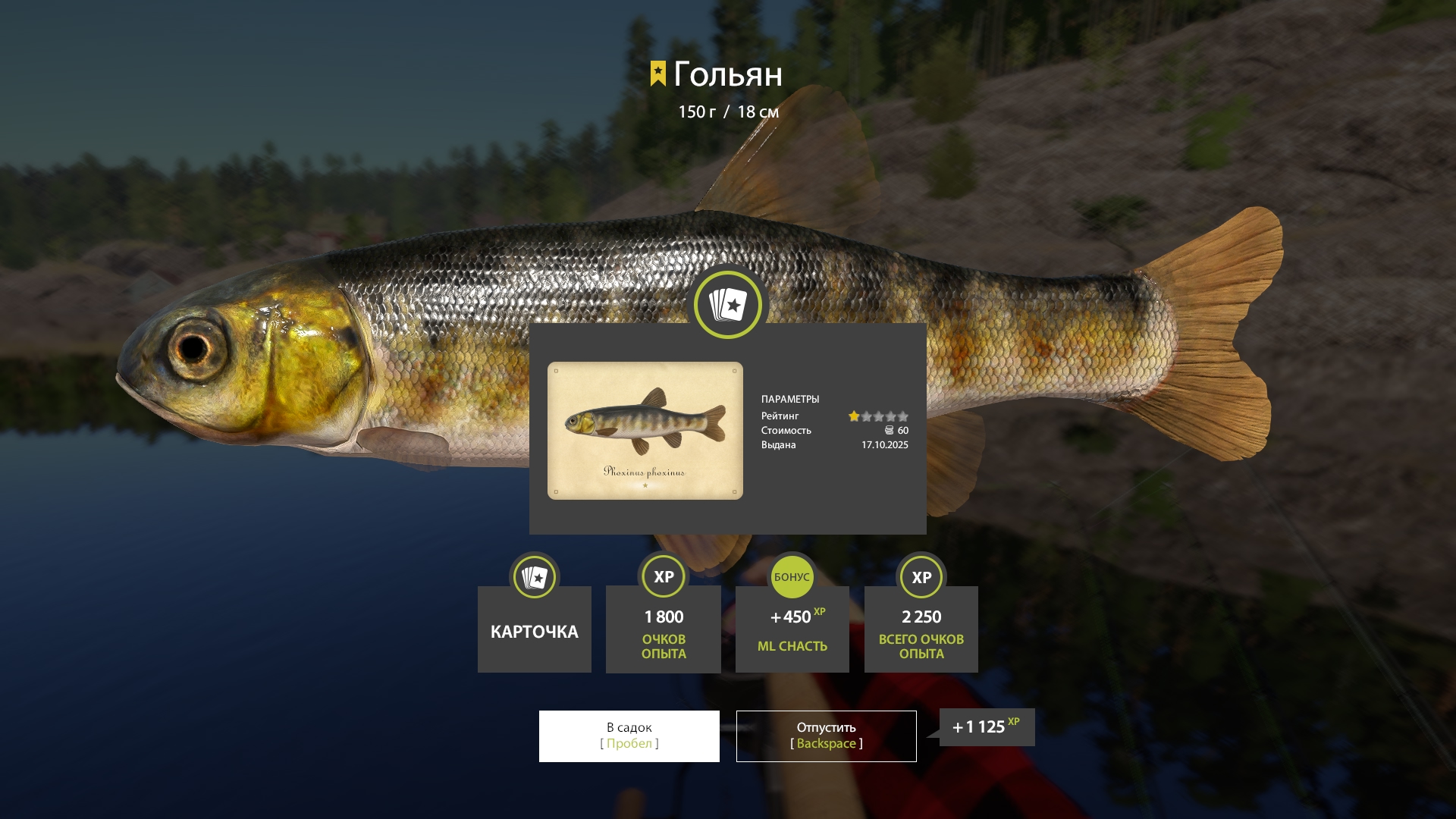The height and width of the screenshot is (819, 1456).
Task: Select the 1 800 experience points tile
Action: [663, 629]
